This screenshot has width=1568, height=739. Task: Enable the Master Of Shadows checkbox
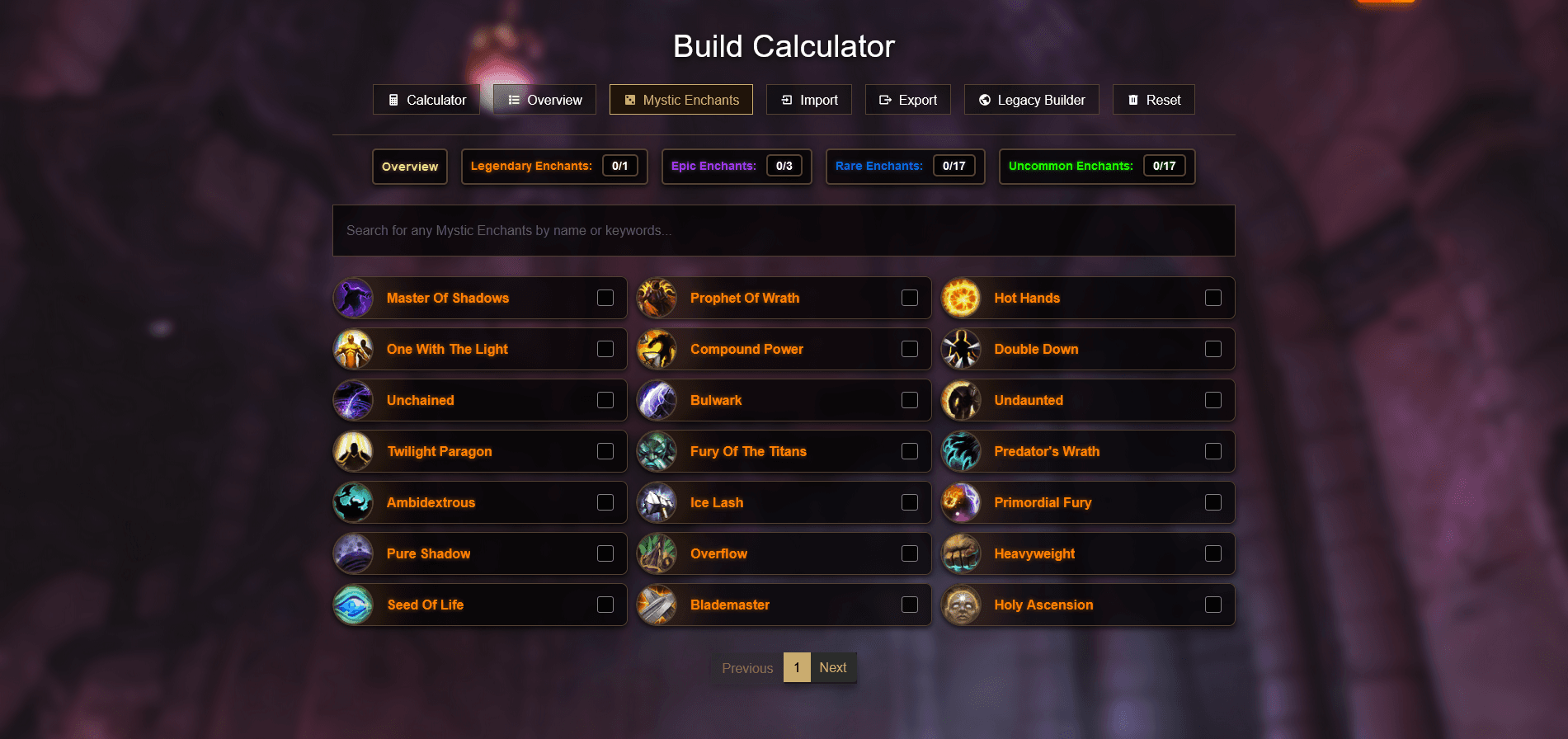pyautogui.click(x=605, y=298)
